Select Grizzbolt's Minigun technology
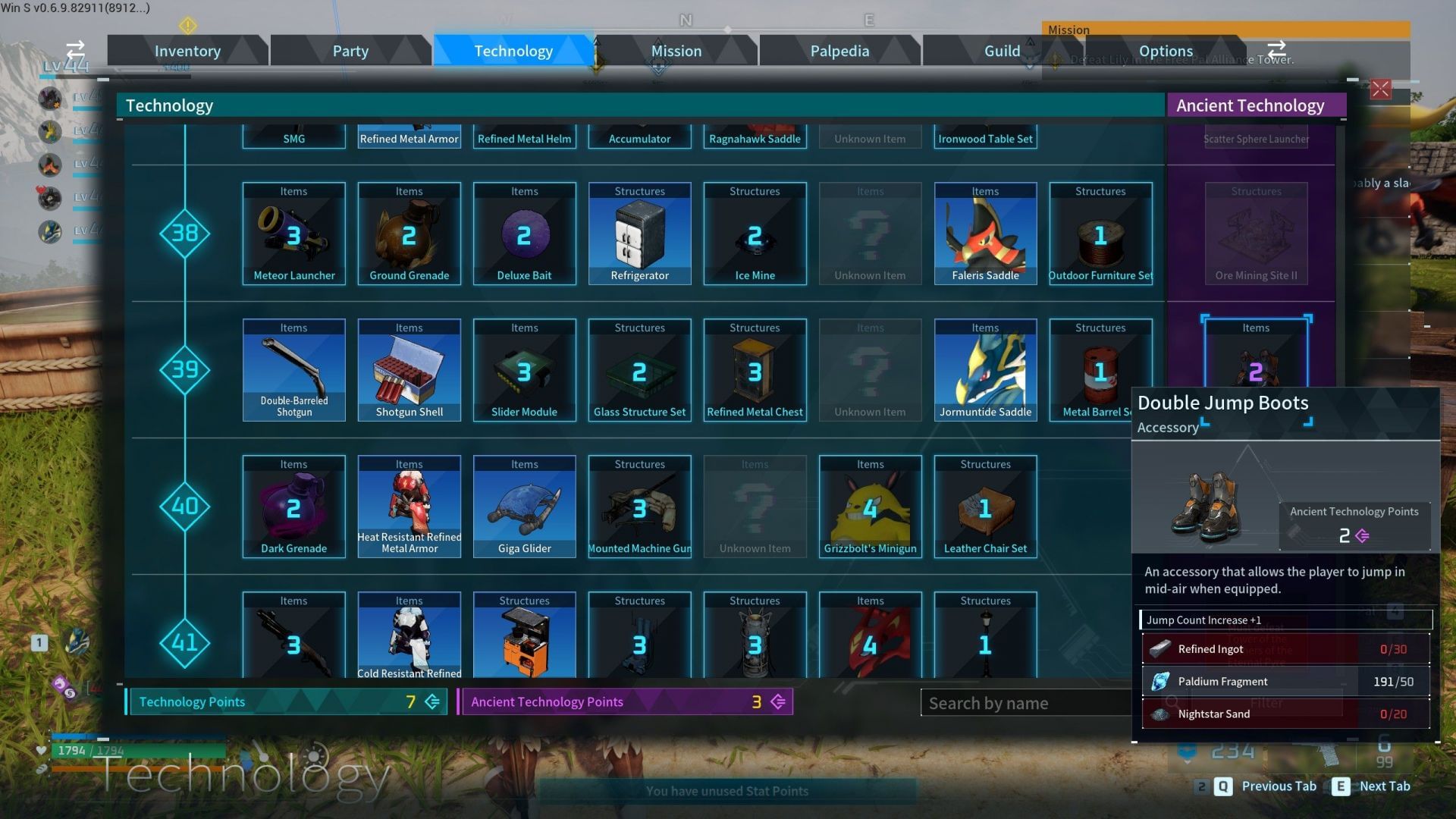The width and height of the screenshot is (1456, 819). pyautogui.click(x=870, y=507)
